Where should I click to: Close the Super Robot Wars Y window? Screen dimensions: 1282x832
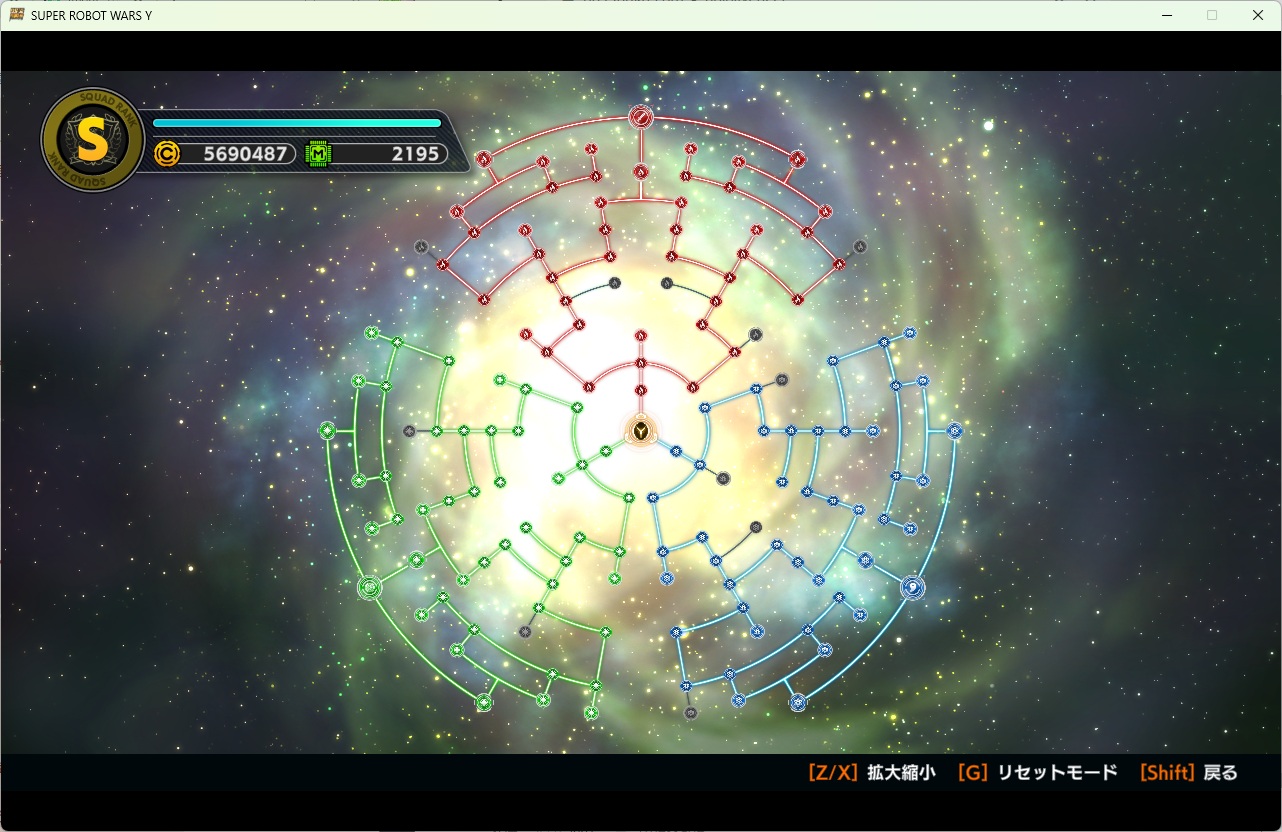[x=1258, y=15]
